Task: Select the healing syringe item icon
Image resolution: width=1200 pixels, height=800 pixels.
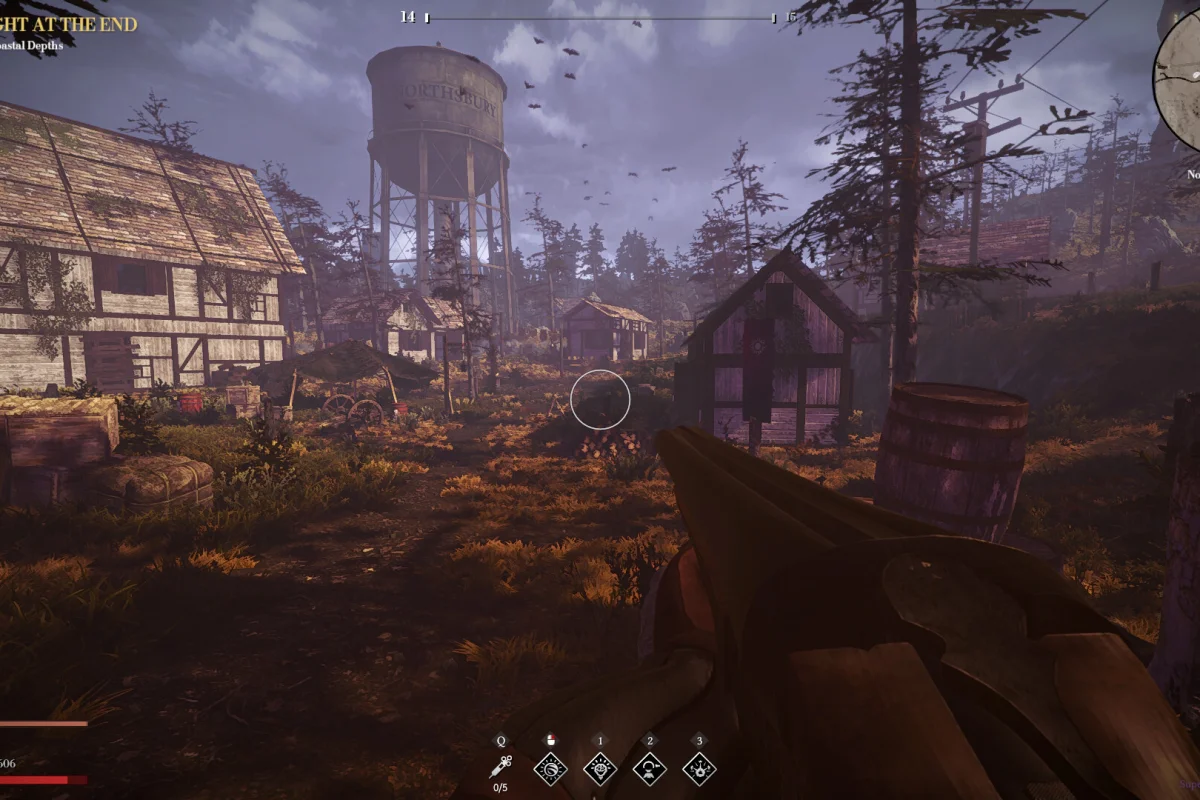Action: (x=500, y=767)
